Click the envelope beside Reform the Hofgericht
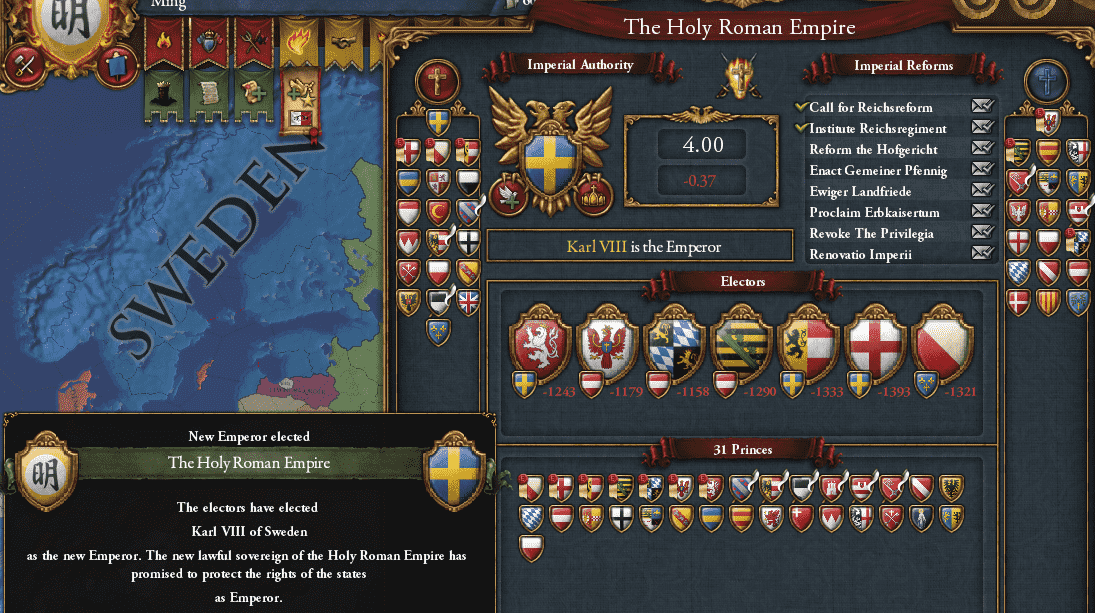Screen dimensions: 1095x613 click(981, 150)
